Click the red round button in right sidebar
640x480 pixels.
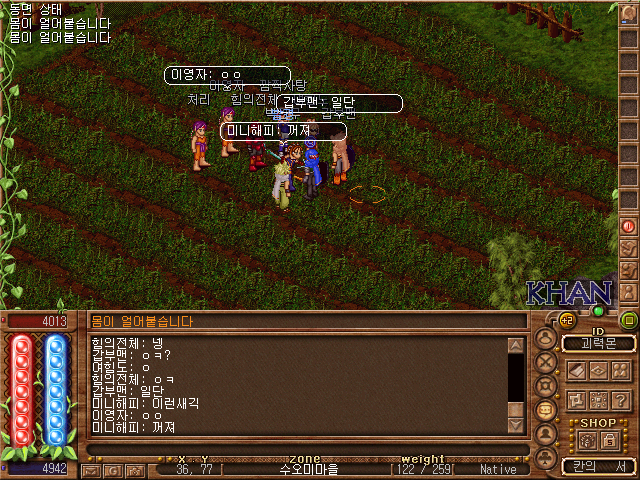(x=629, y=226)
